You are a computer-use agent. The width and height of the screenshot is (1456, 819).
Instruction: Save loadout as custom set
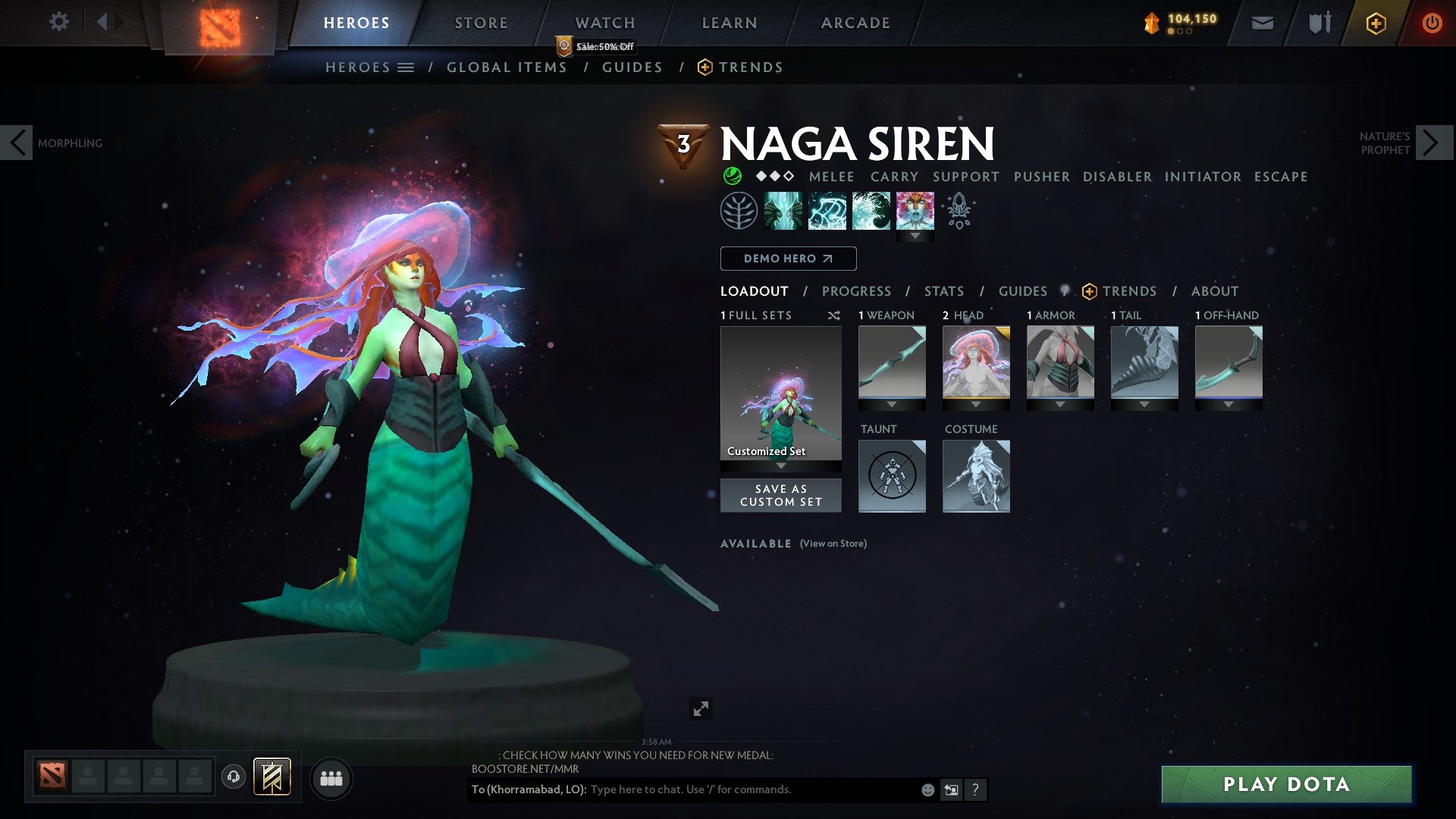pos(780,495)
